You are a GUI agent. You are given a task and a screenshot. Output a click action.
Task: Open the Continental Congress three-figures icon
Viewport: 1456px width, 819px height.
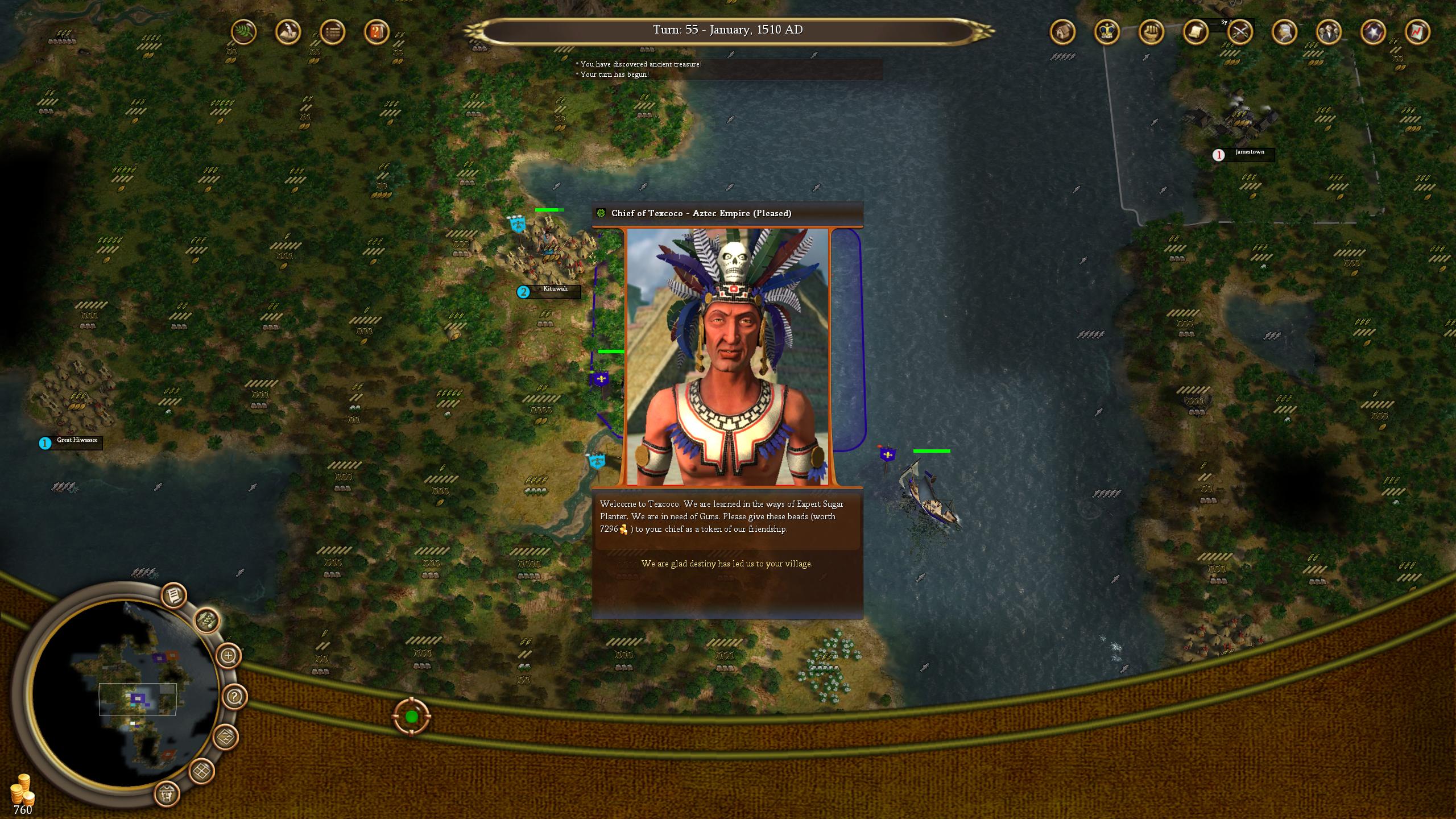(x=1328, y=32)
